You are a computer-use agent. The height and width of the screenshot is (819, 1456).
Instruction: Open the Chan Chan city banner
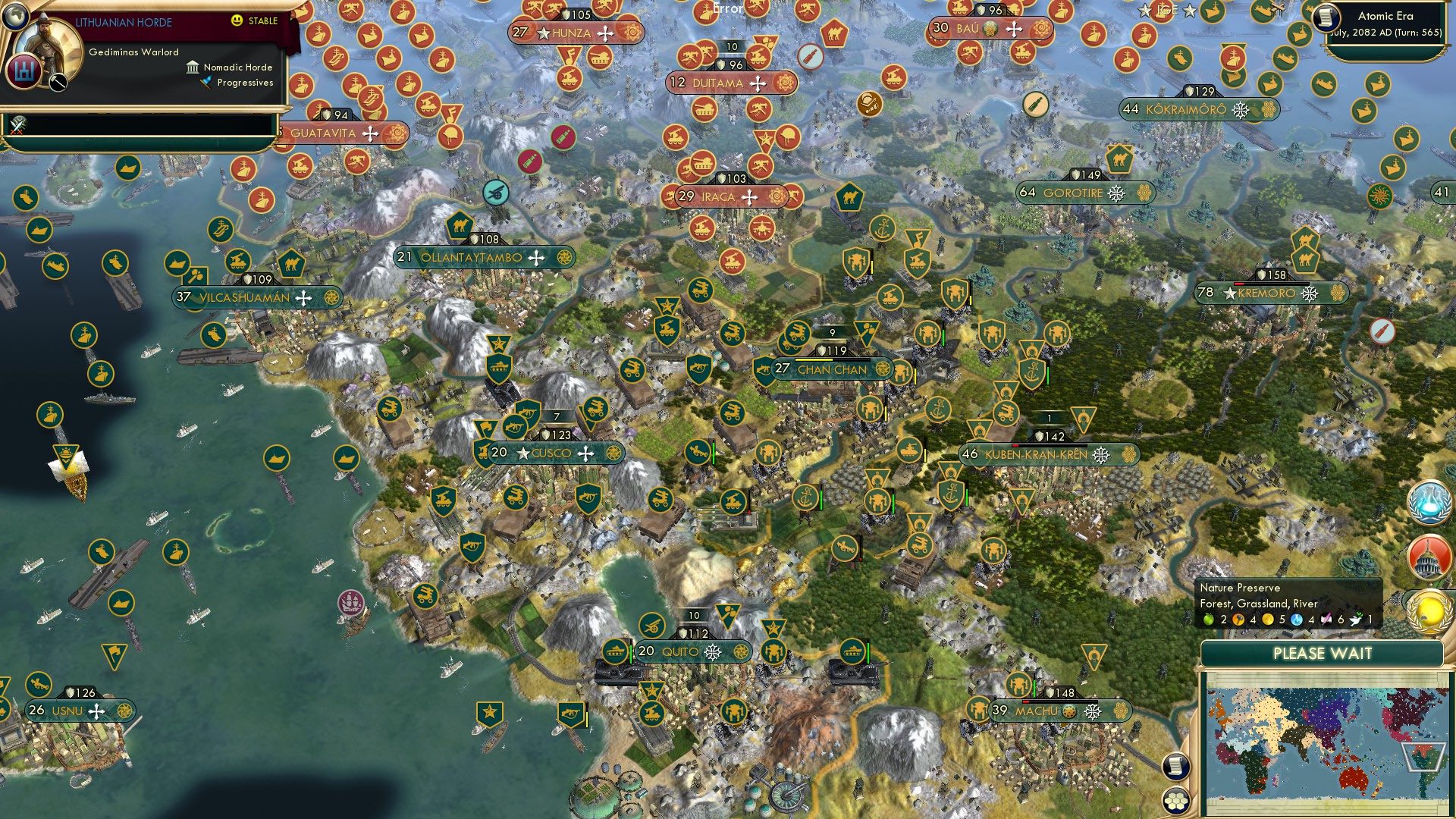point(833,370)
